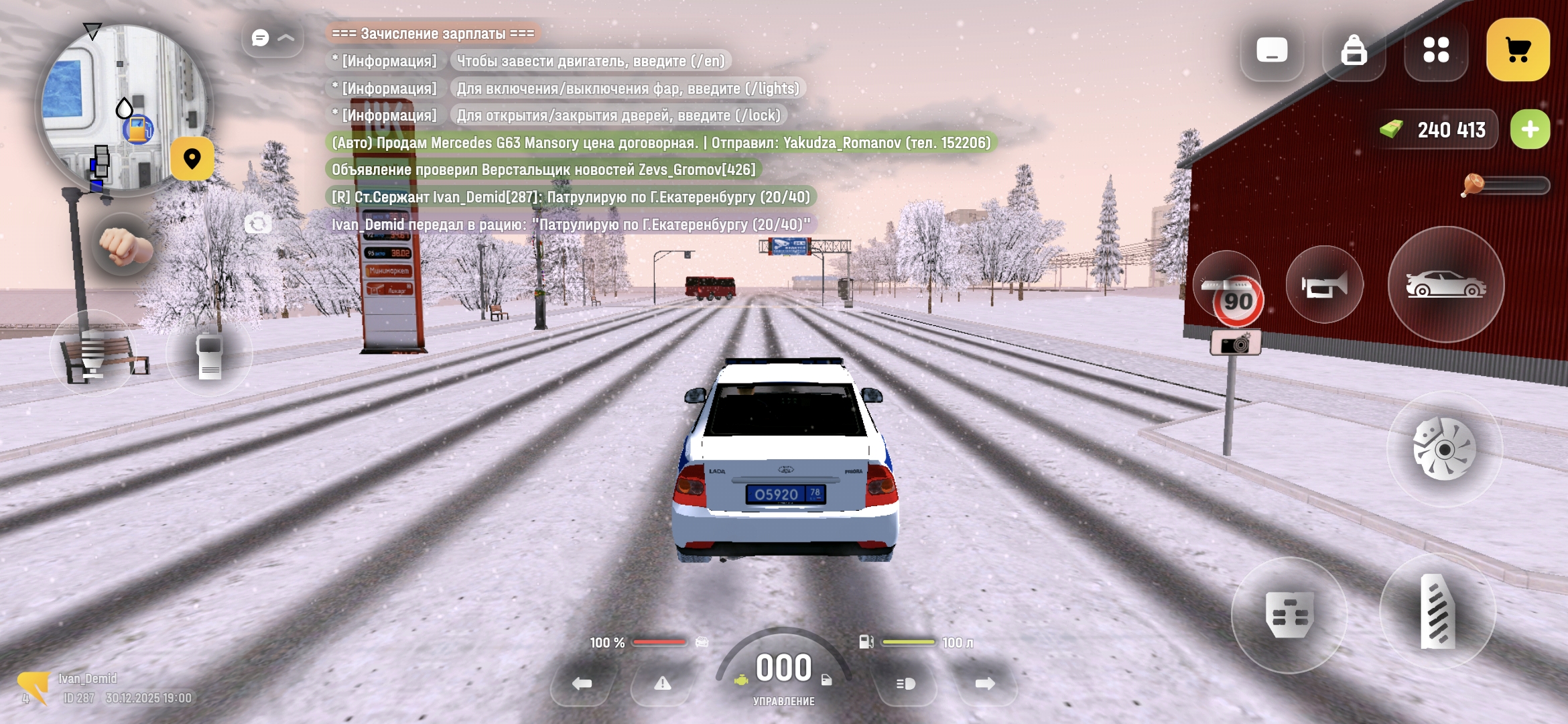The width and height of the screenshot is (1568, 724).
Task: Apply the handbrake disc button
Action: click(x=1444, y=448)
